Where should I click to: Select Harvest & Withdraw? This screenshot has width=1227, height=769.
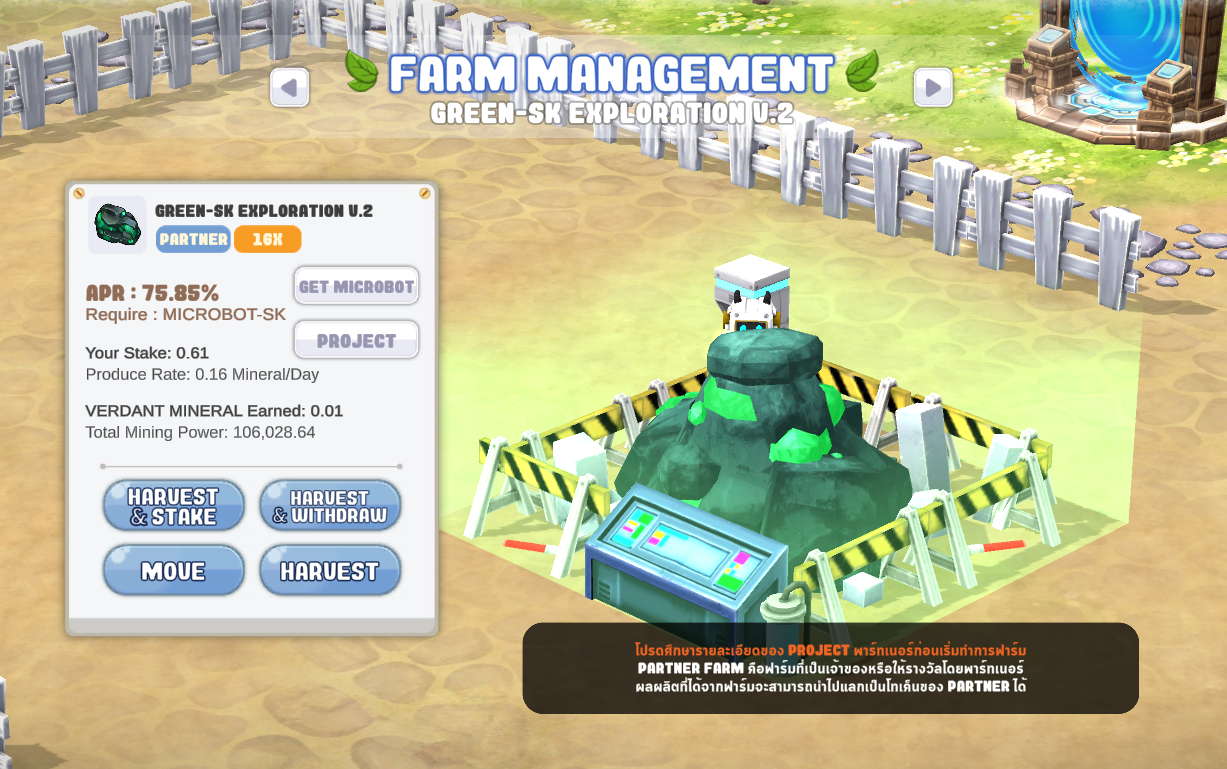(330, 506)
